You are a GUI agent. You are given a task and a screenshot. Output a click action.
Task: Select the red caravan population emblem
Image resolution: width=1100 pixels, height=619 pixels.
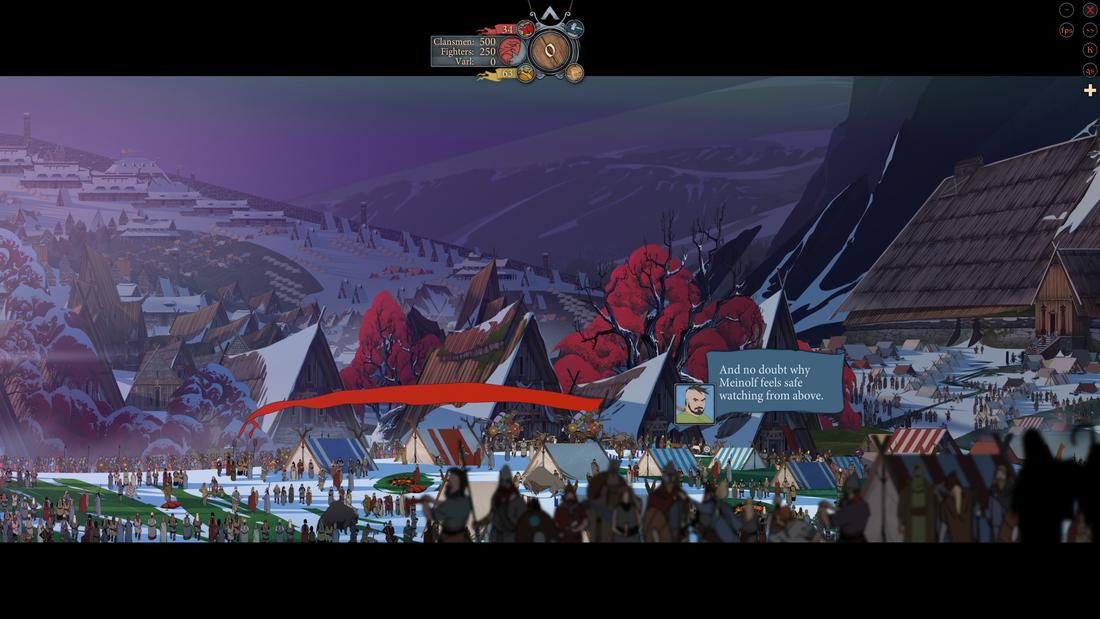tap(510, 51)
